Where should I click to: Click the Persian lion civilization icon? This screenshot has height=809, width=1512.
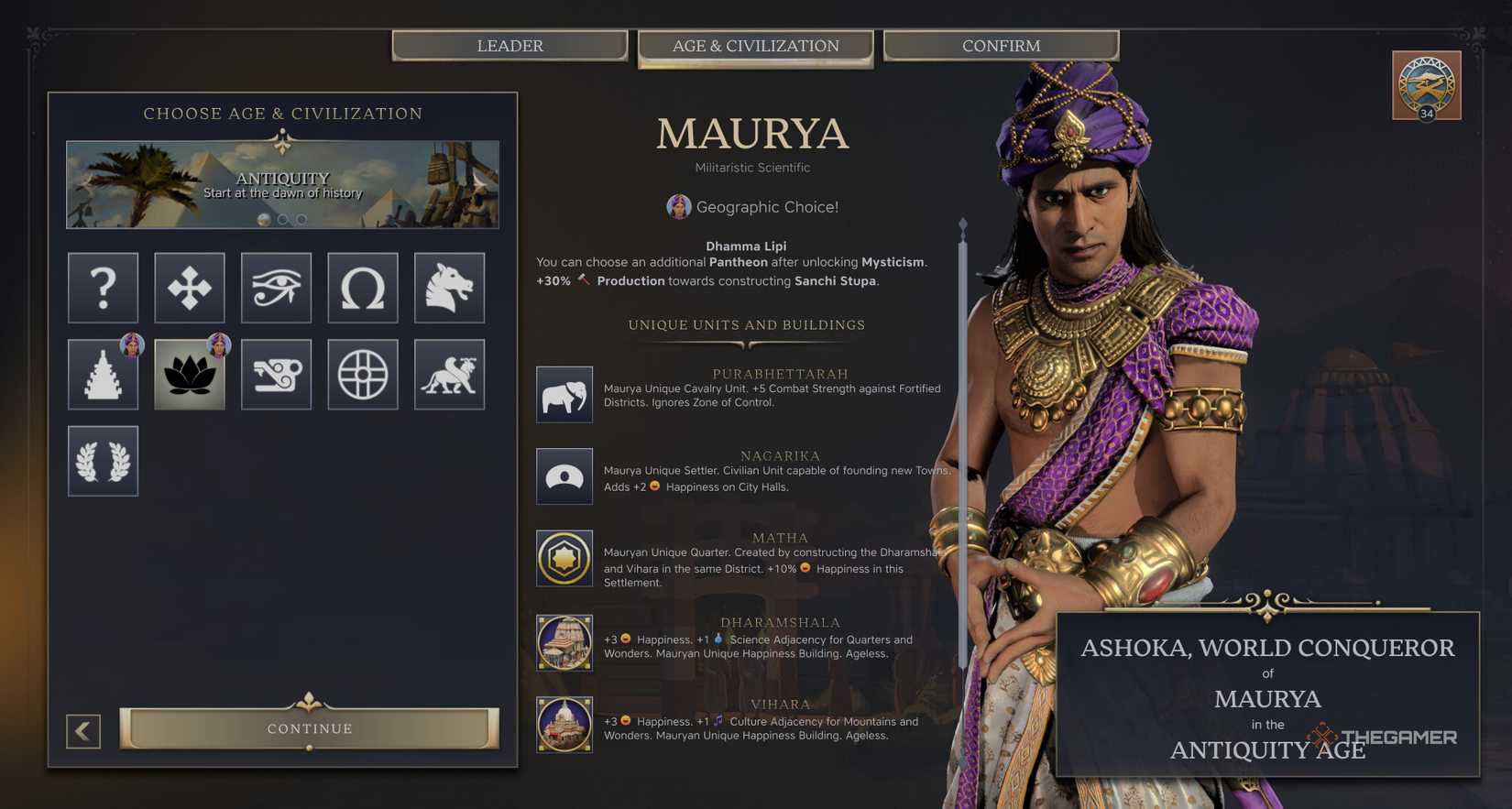click(449, 374)
